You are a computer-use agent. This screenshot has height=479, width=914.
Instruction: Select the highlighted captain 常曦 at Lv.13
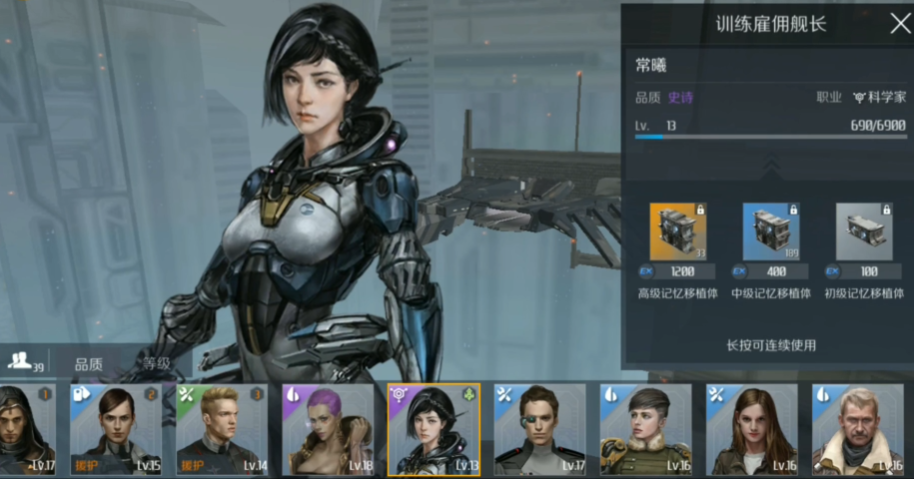(434, 429)
